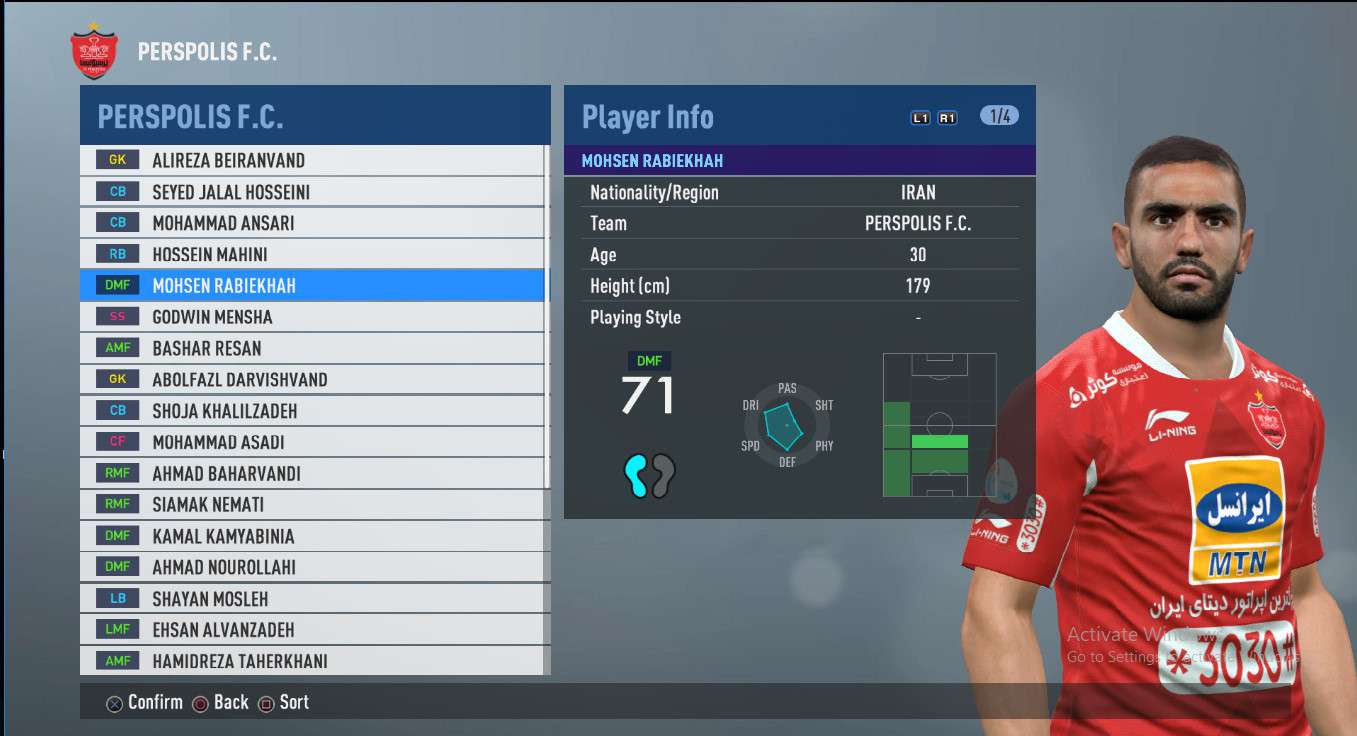This screenshot has width=1357, height=736.
Task: Choose Godwin Mensha from the roster
Action: [x=312, y=317]
